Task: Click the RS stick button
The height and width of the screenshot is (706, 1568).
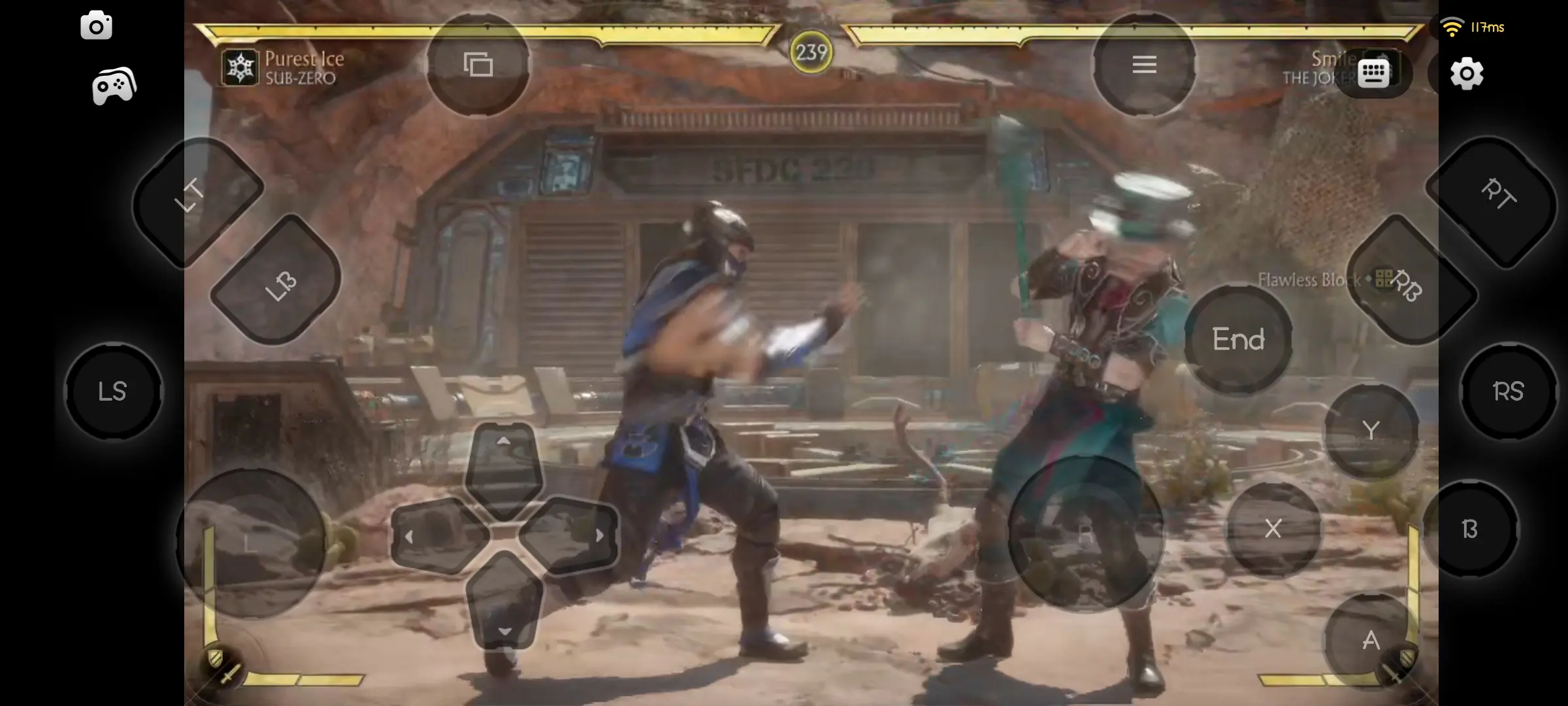Action: point(1507,391)
